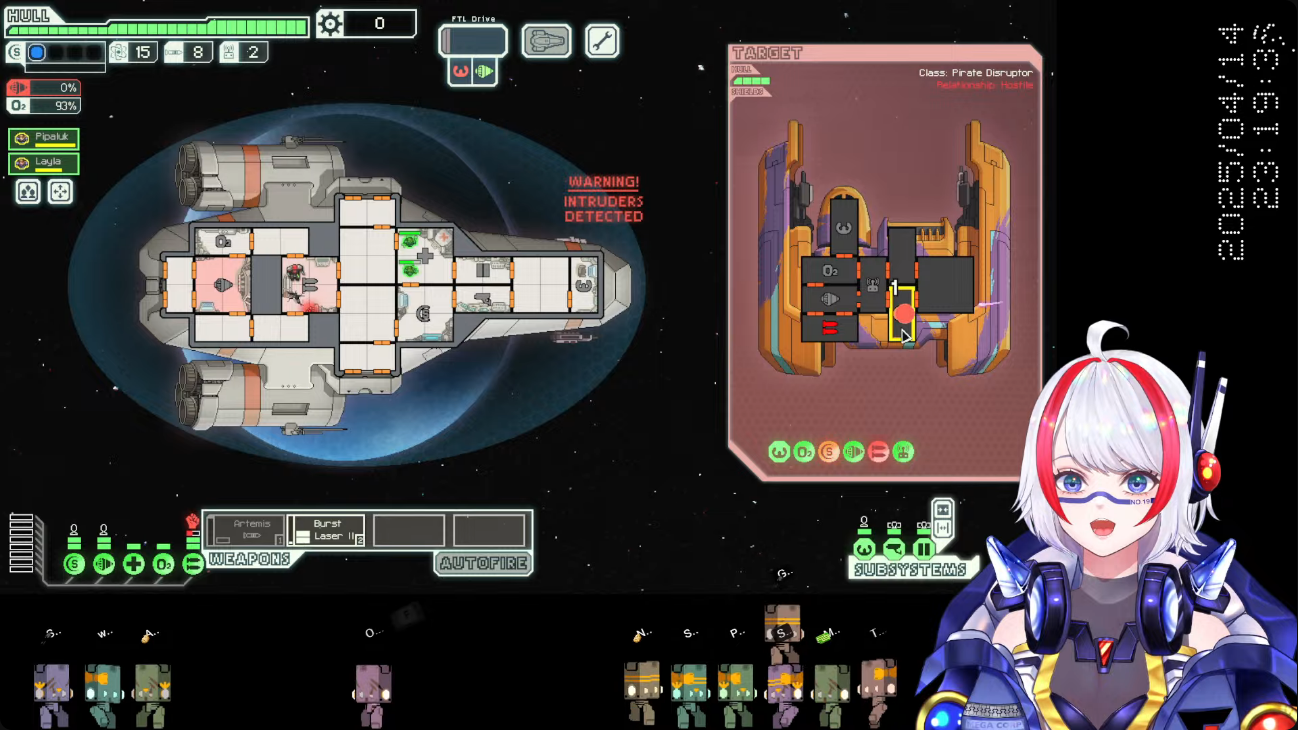The image size is (1298, 730).
Task: Select crew member Layla
Action: (44, 164)
